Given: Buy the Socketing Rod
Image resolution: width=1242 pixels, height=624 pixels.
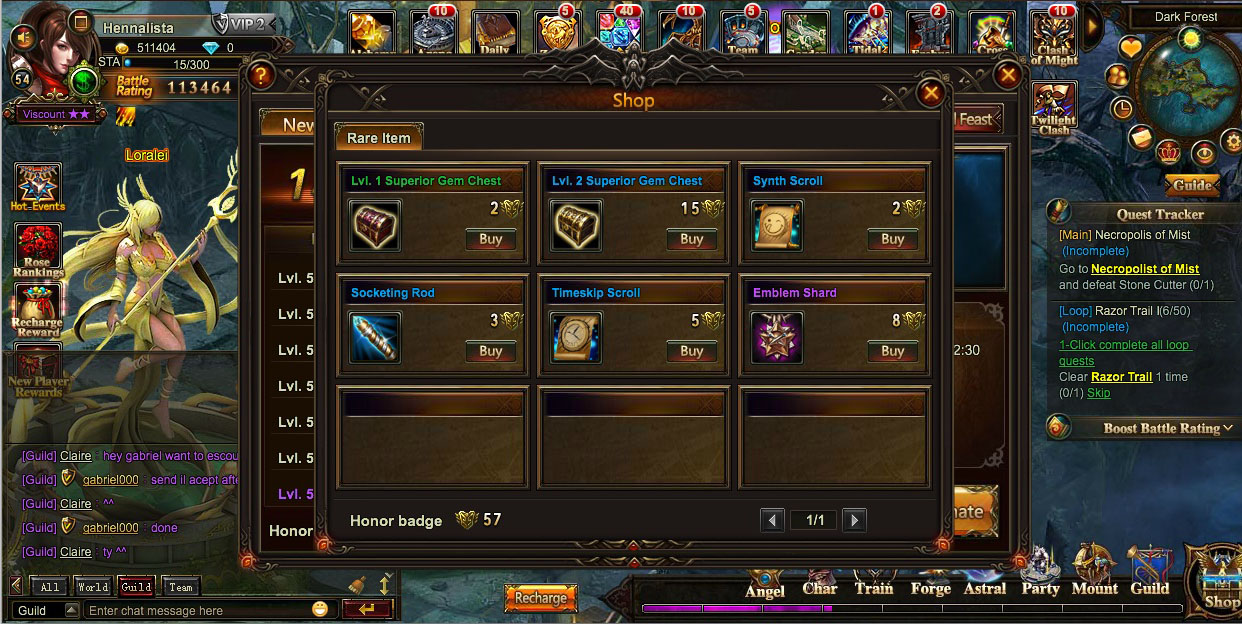Looking at the screenshot, I should 490,351.
